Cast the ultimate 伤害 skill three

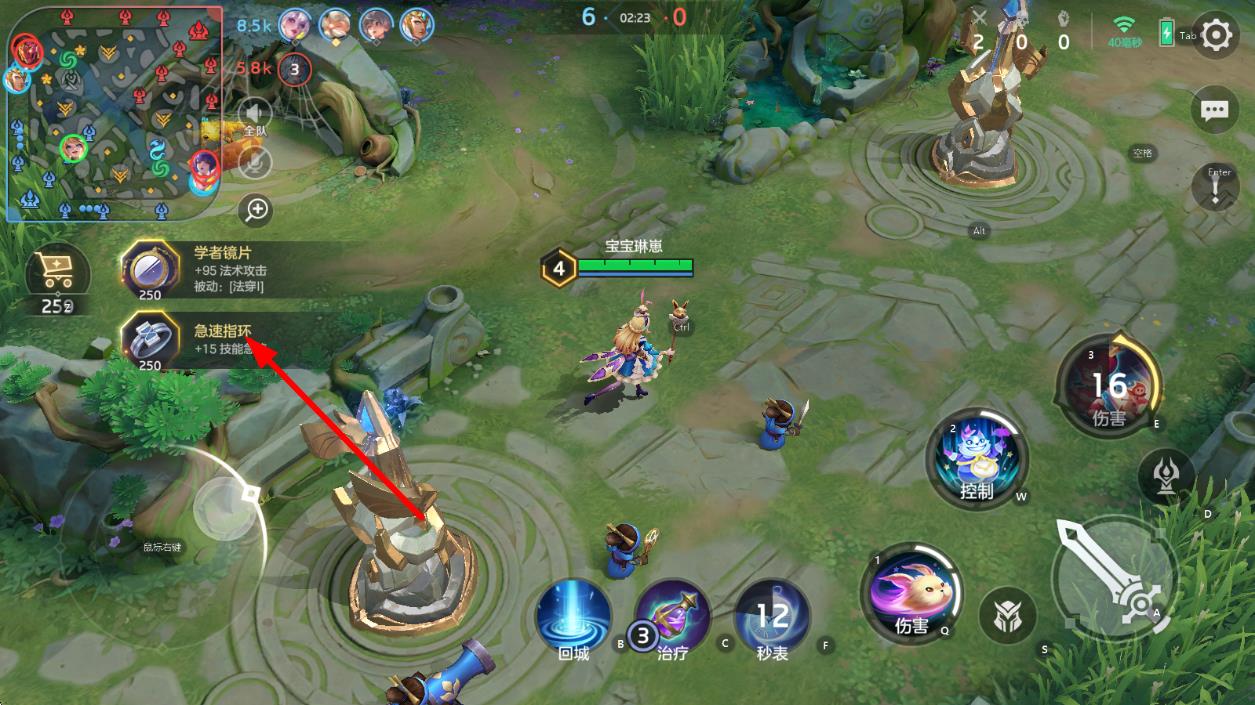[x=1110, y=386]
